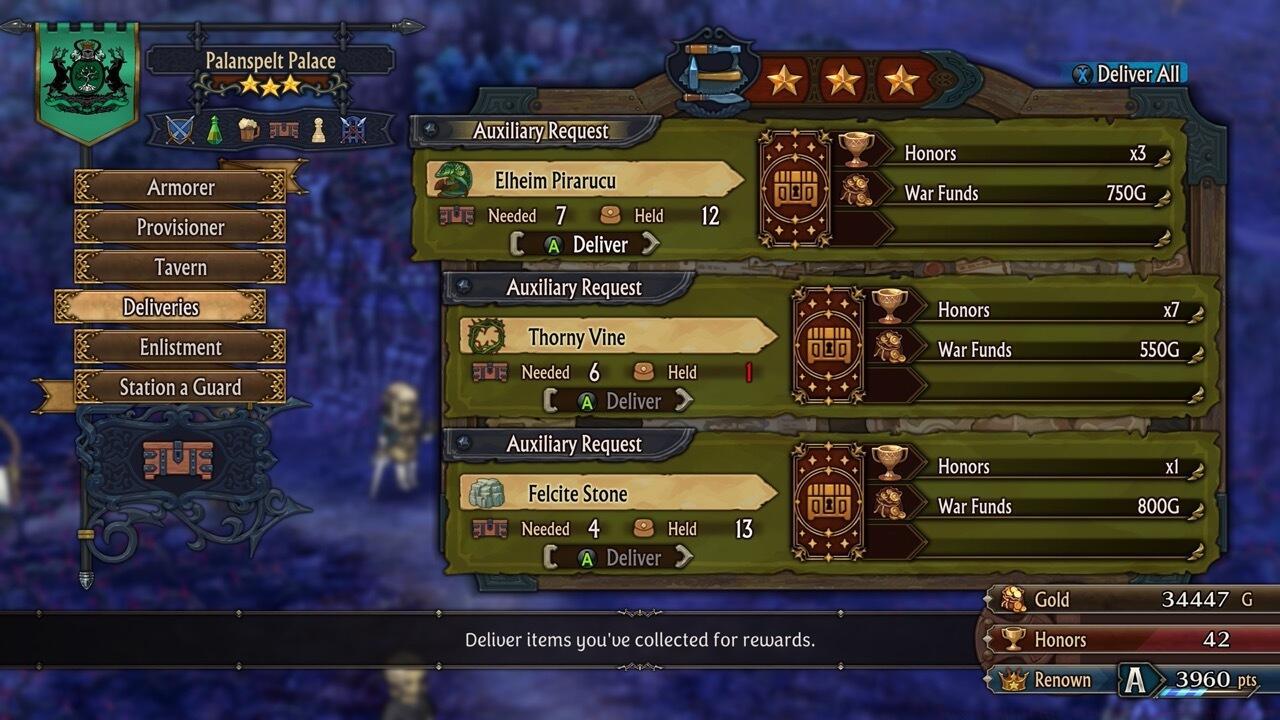Select the beer mug Tavern icon
Image resolution: width=1280 pixels, height=720 pixels.
pos(249,129)
